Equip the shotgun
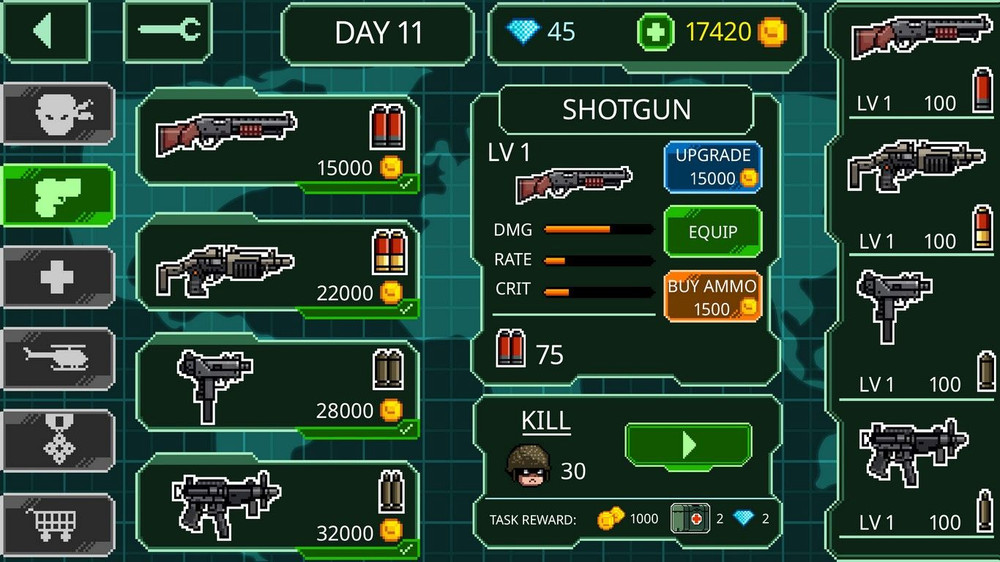The image size is (1000, 562). click(712, 232)
